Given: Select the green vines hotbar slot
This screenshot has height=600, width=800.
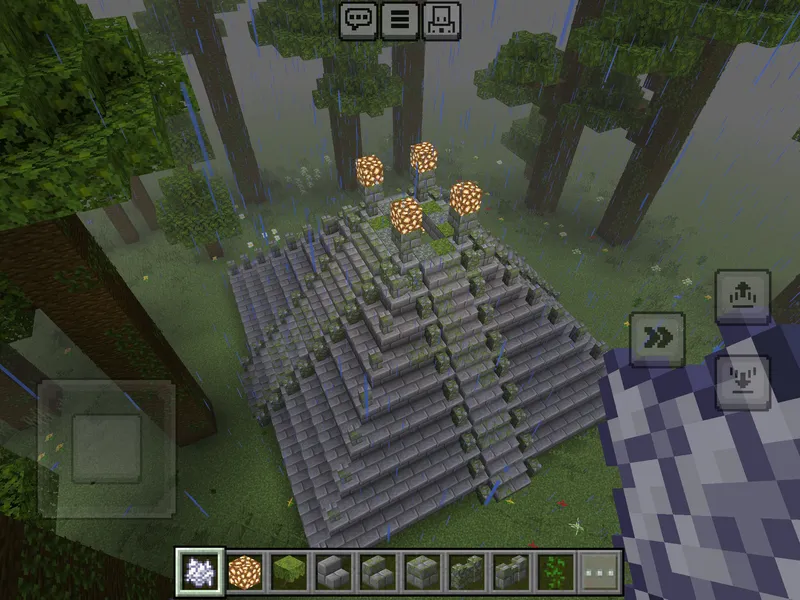Looking at the screenshot, I should [x=553, y=572].
